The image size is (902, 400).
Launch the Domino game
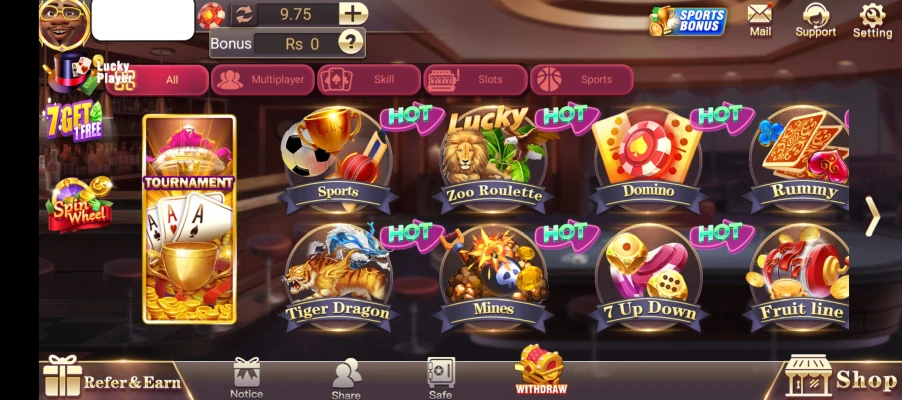[x=647, y=160]
